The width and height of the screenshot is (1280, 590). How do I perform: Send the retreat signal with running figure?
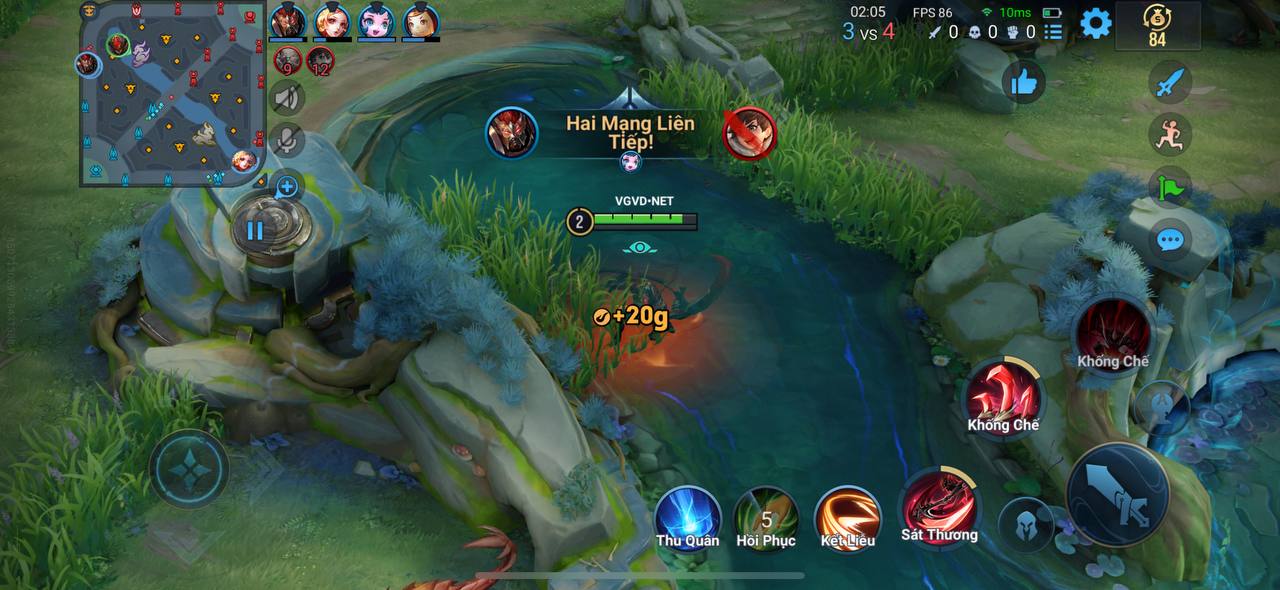[x=1169, y=134]
